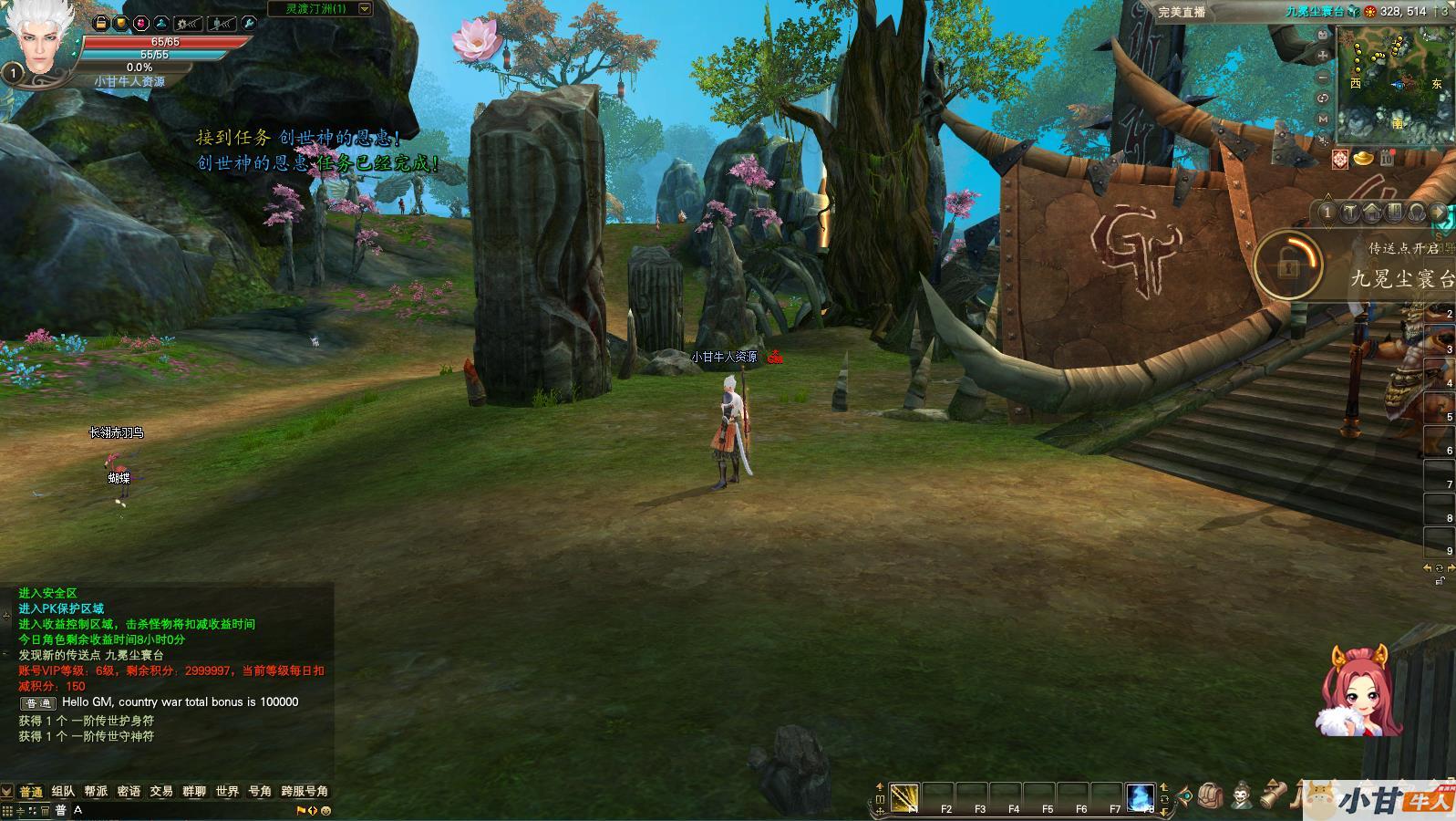This screenshot has height=821, width=1456.
Task: Open the minimap
Action: point(1394,84)
